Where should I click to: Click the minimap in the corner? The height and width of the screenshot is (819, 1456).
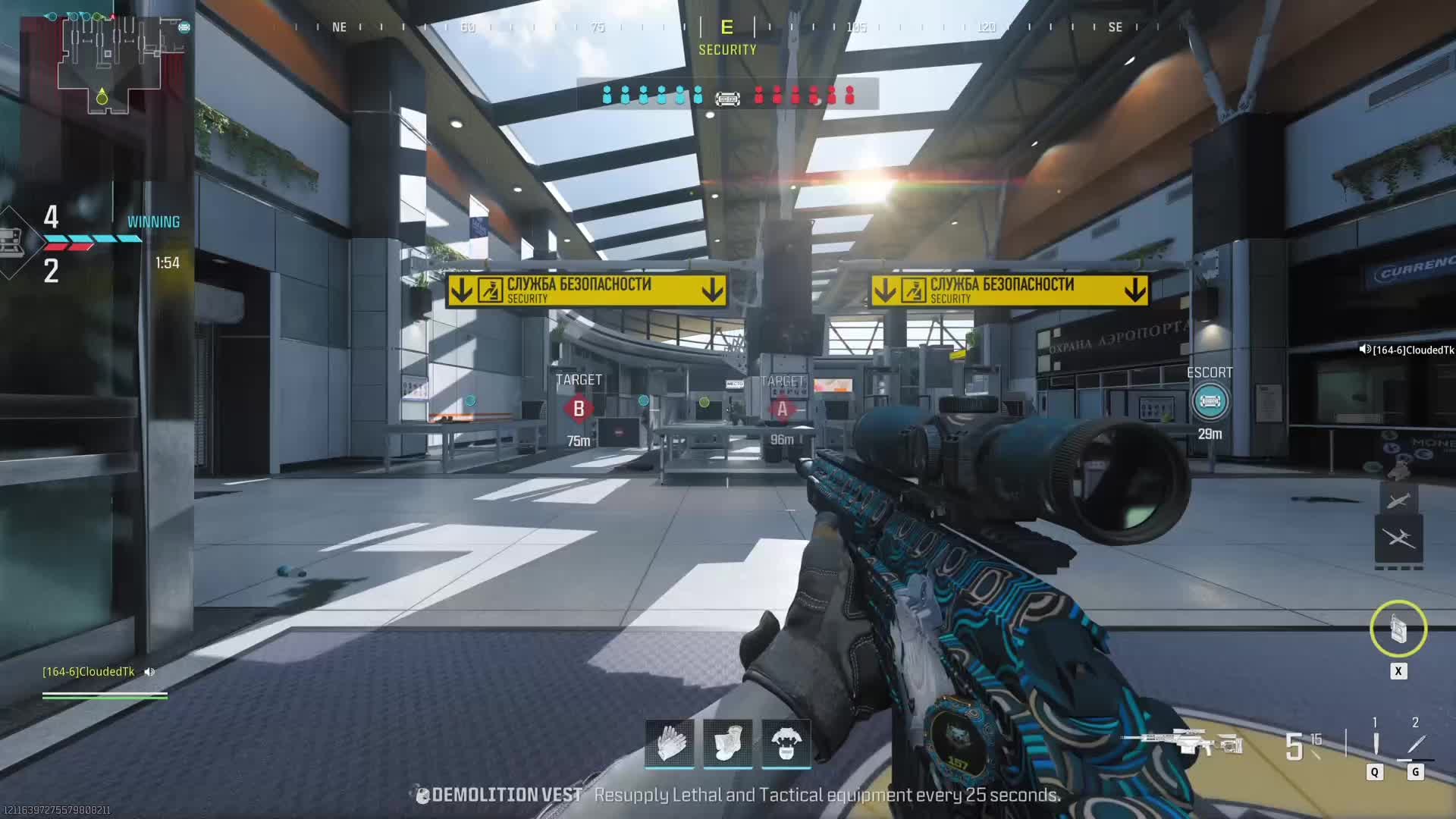tap(110, 64)
